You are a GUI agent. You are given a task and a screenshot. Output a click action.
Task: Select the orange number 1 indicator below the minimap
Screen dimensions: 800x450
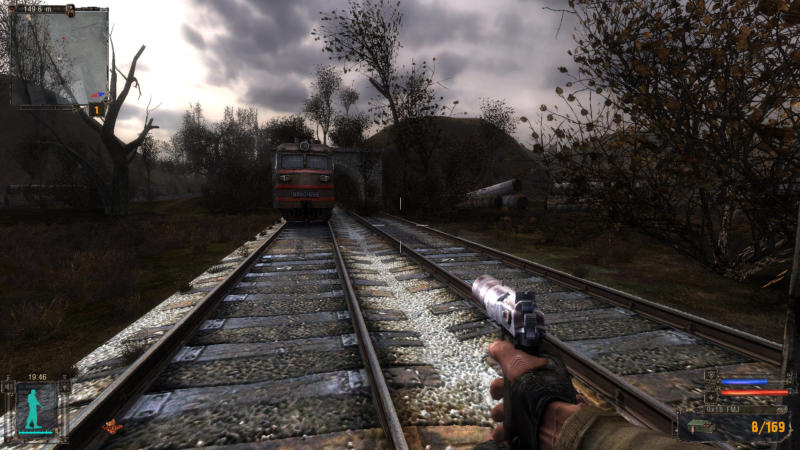pos(97,110)
